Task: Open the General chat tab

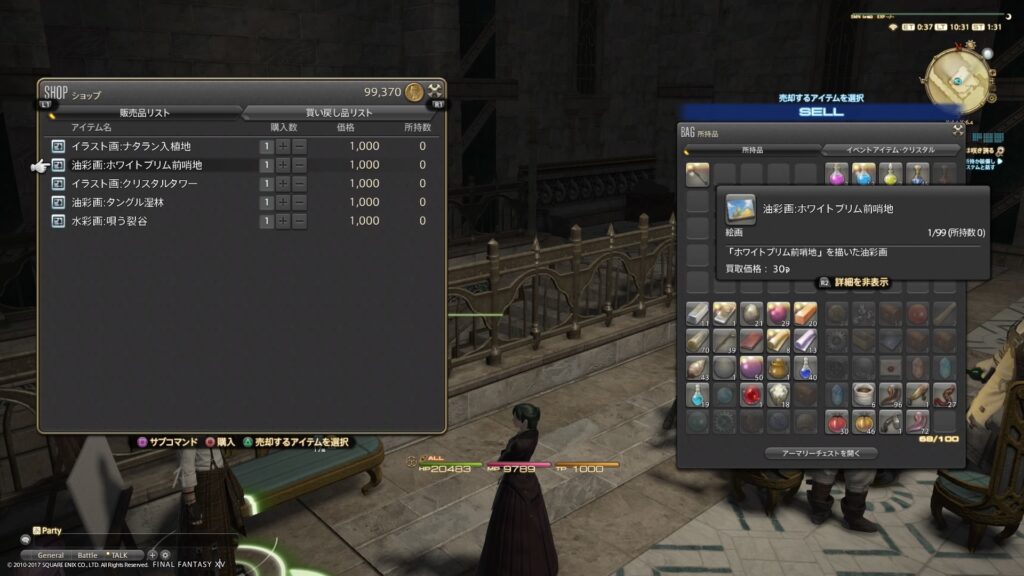Action: click(x=51, y=555)
